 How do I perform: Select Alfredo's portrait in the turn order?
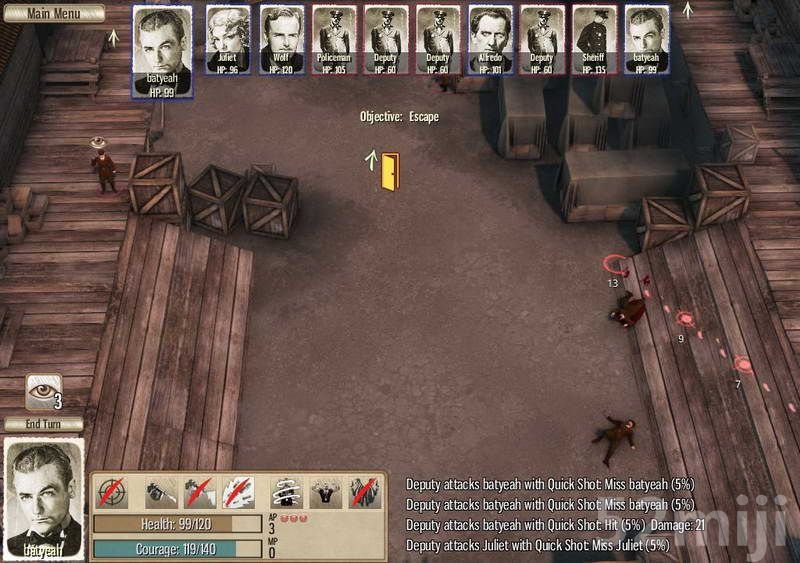pos(490,40)
